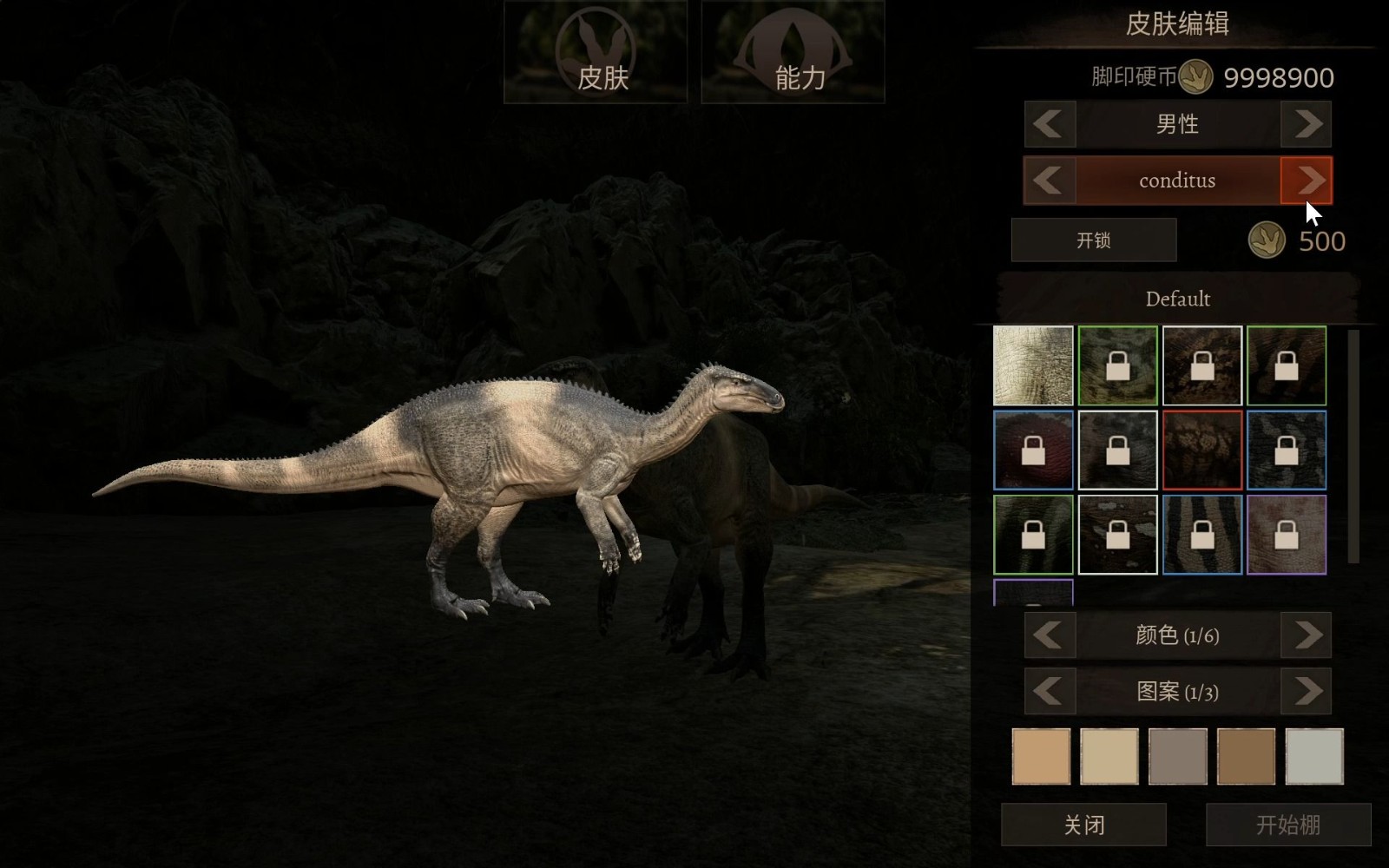Switch to the 皮肤 skin tab

(596, 52)
